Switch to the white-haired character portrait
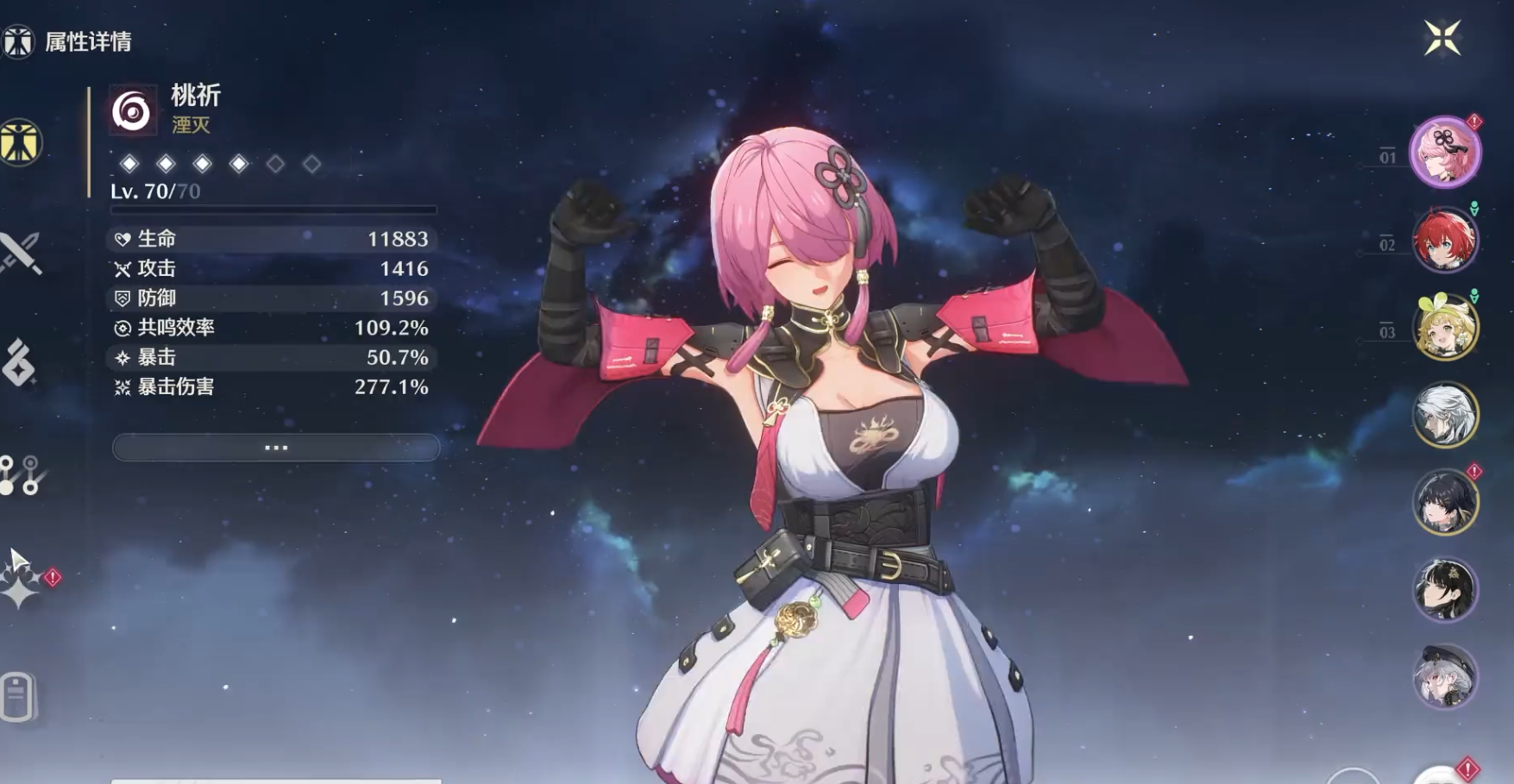Image resolution: width=1514 pixels, height=784 pixels. pos(1445,415)
